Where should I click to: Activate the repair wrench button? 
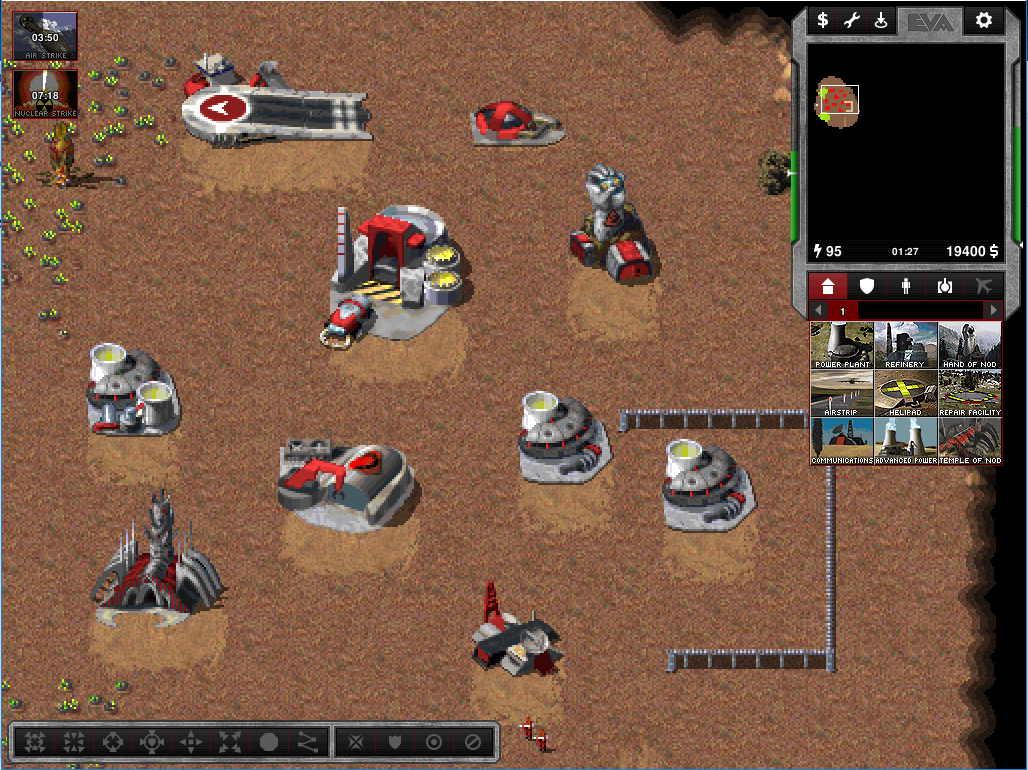pyautogui.click(x=852, y=20)
